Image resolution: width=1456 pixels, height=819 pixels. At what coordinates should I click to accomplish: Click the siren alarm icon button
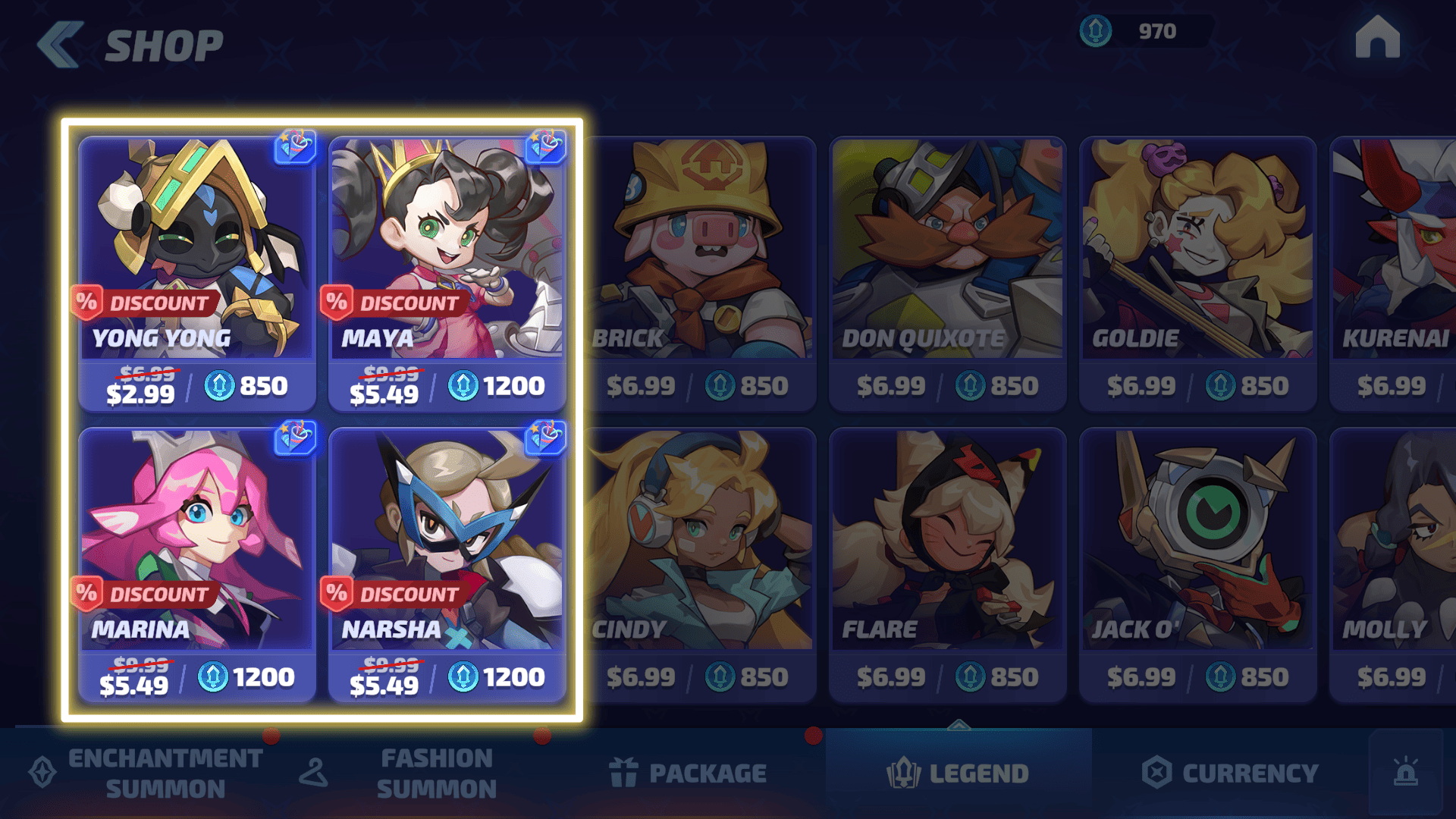pos(1406,772)
